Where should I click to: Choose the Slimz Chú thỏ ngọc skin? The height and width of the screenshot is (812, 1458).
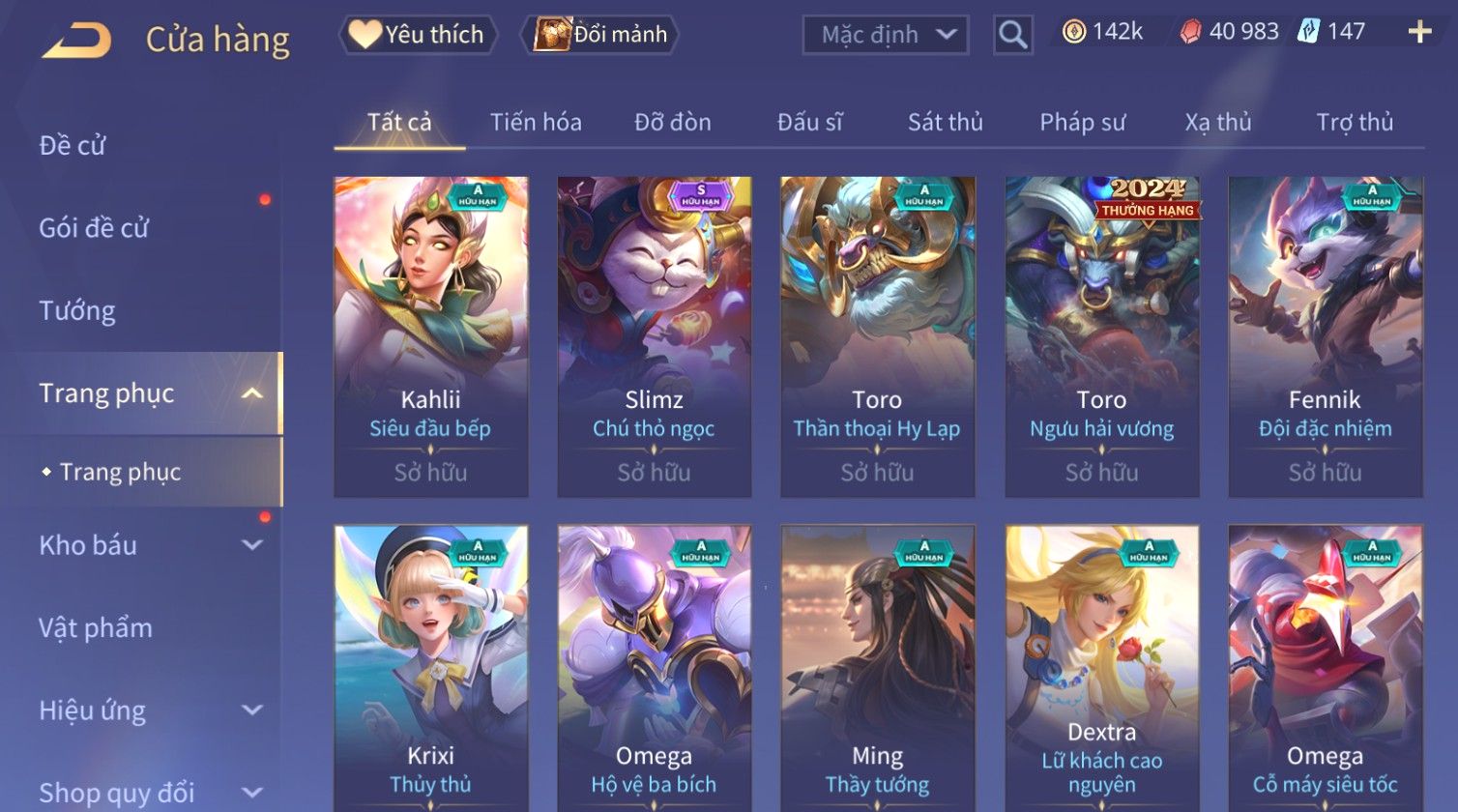coord(654,336)
